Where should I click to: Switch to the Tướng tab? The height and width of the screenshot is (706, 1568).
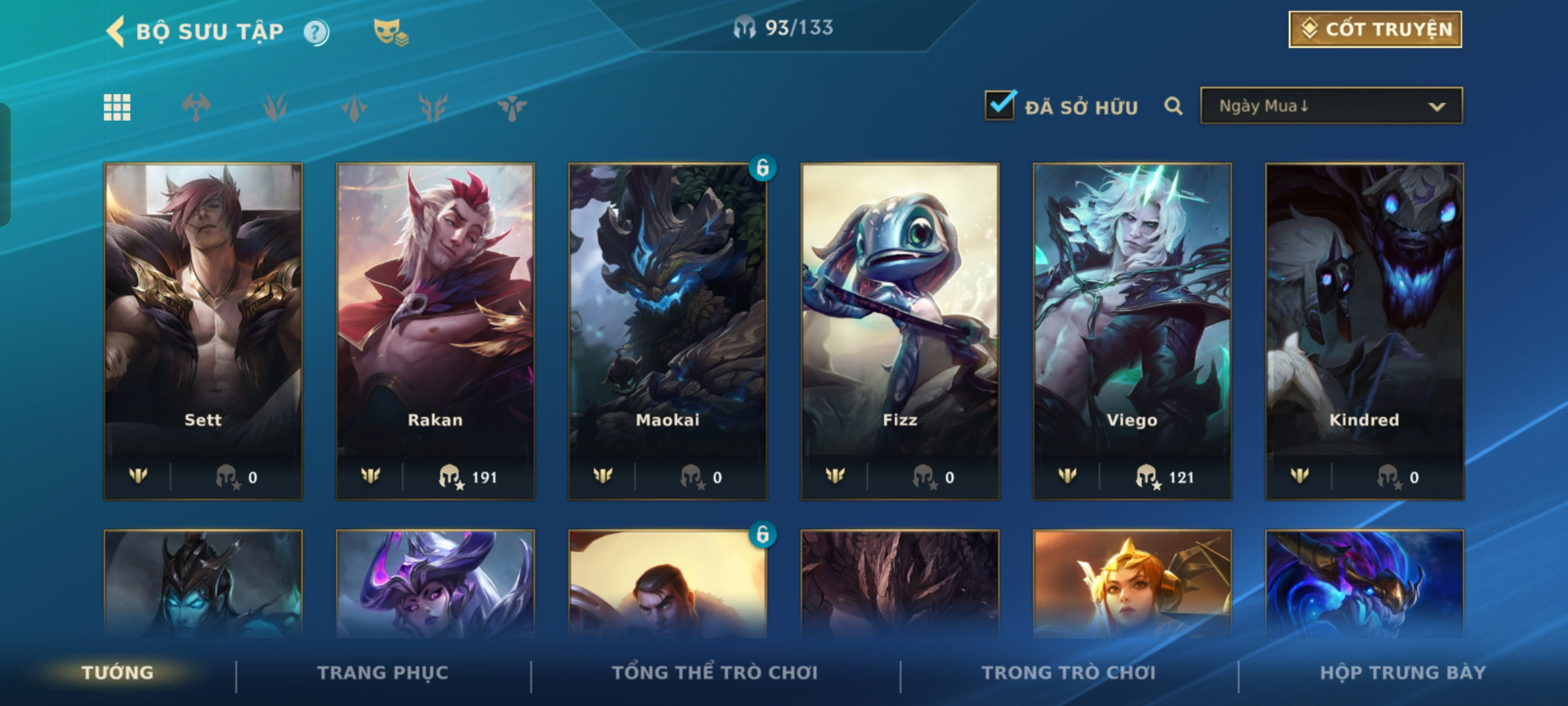(x=118, y=673)
